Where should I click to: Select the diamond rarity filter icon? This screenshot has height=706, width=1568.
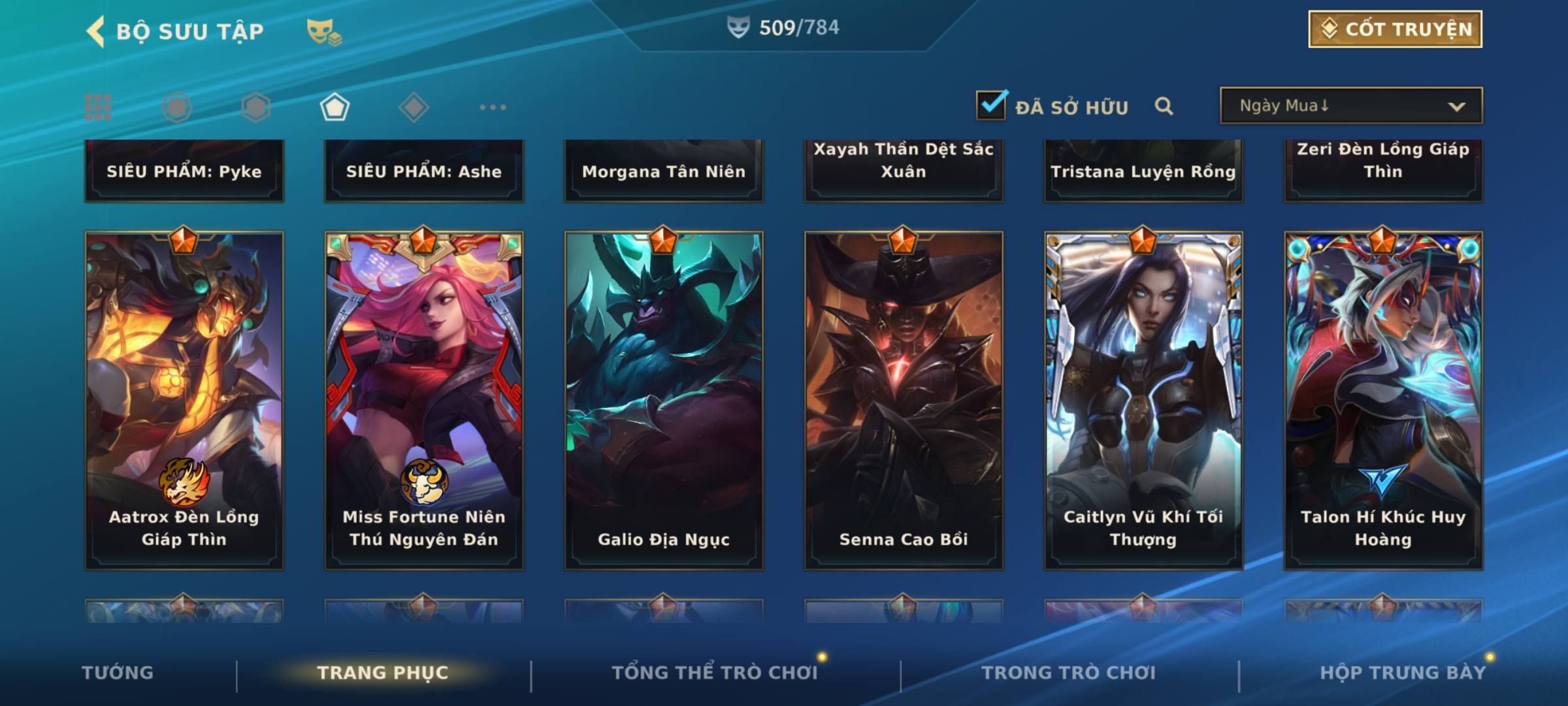(414, 107)
